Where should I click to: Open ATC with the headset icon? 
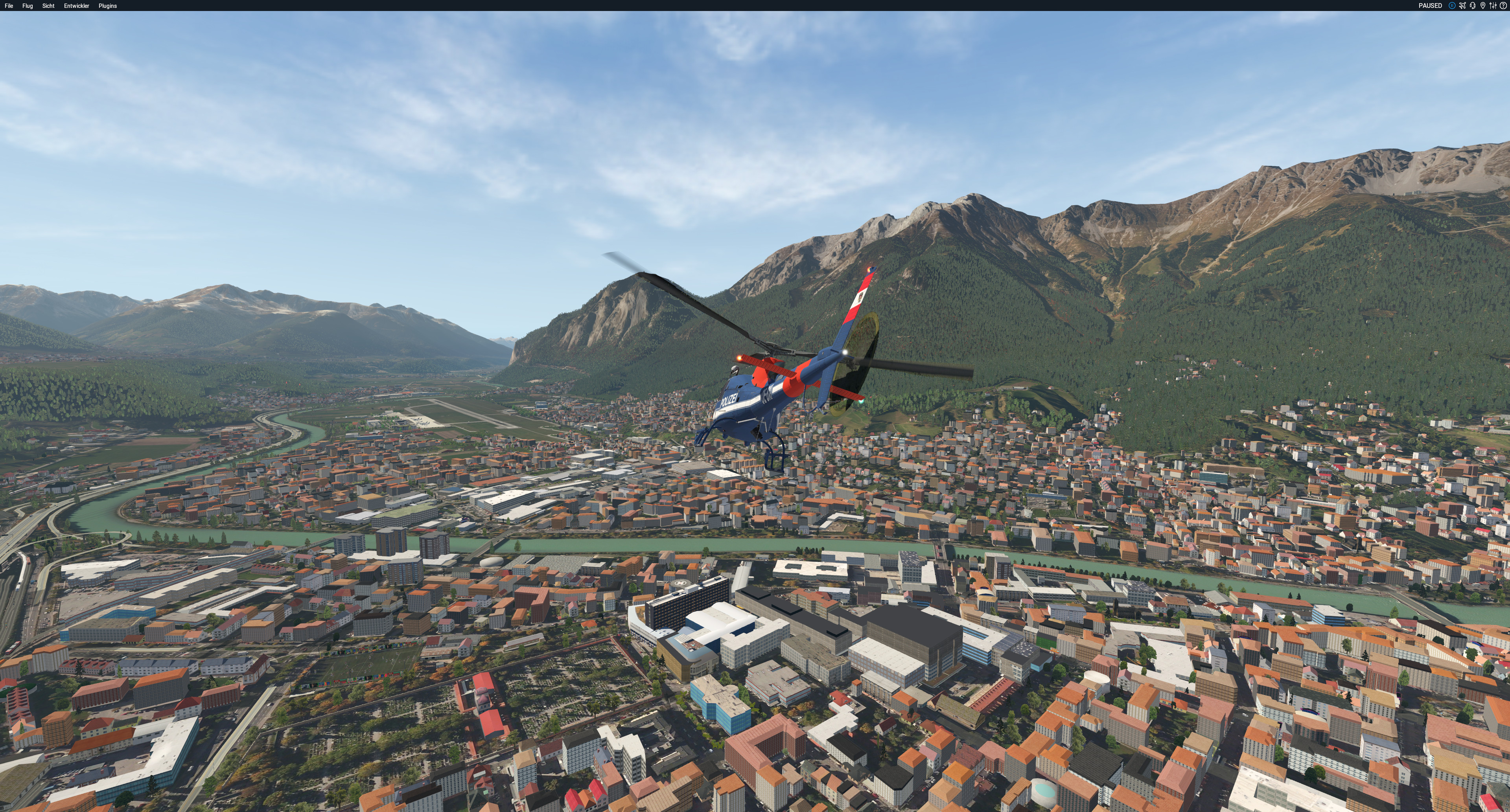click(1473, 6)
